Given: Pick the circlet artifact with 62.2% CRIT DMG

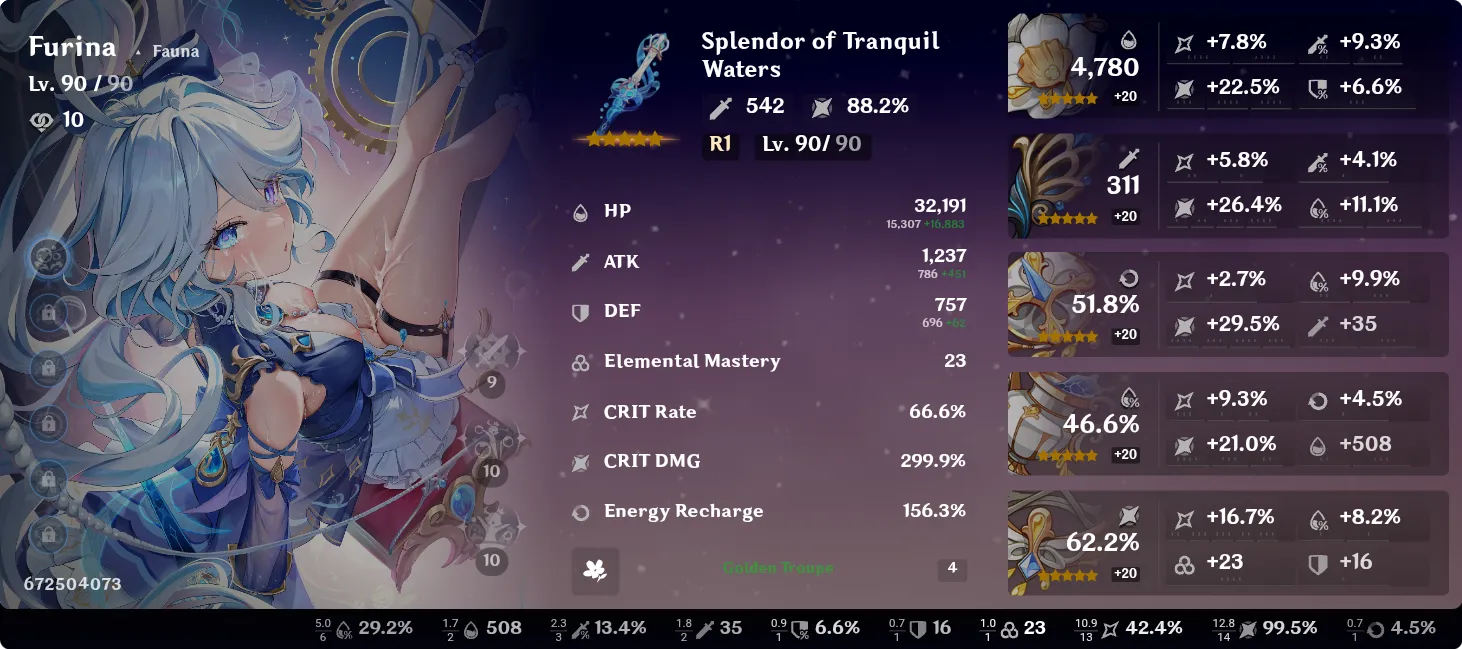Looking at the screenshot, I should 1048,541.
